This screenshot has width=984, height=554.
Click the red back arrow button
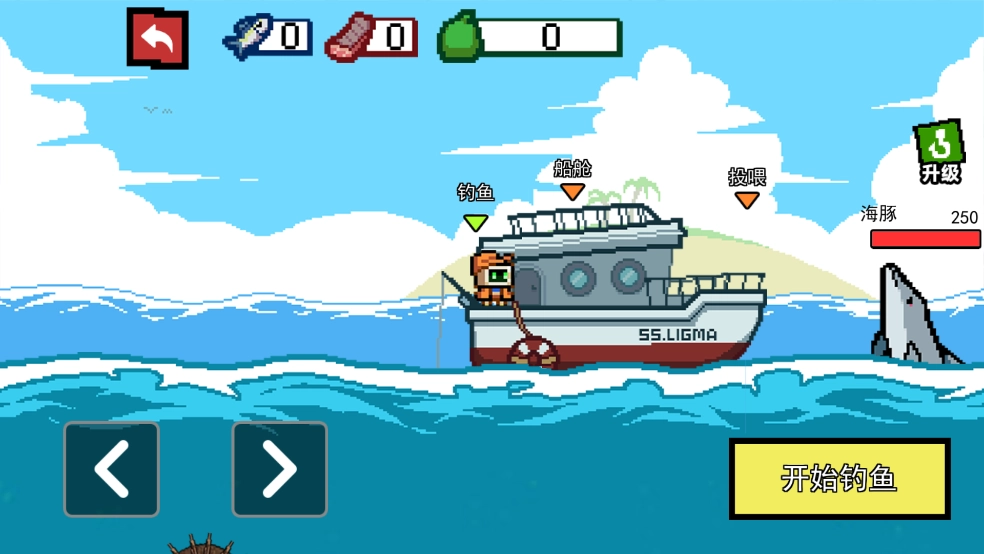pyautogui.click(x=157, y=38)
